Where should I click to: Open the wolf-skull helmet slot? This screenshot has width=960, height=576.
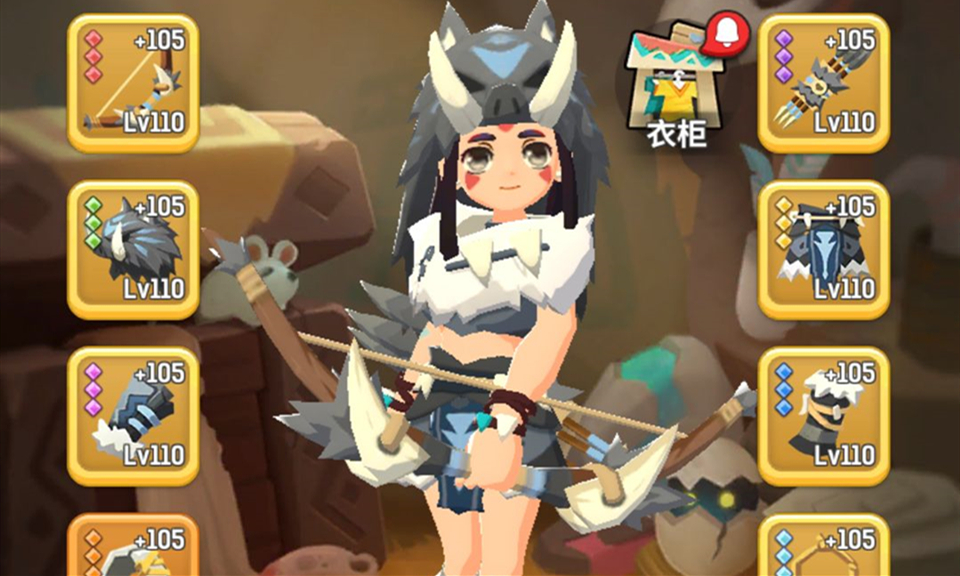[133, 250]
